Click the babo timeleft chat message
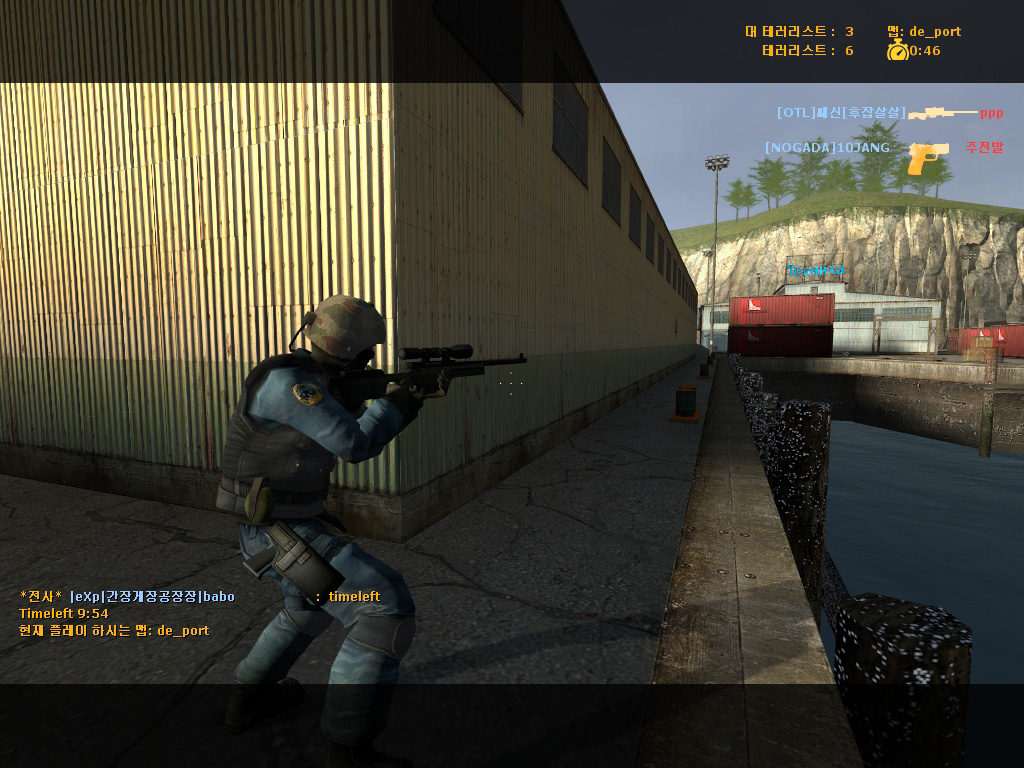The height and width of the screenshot is (768, 1024). point(200,597)
